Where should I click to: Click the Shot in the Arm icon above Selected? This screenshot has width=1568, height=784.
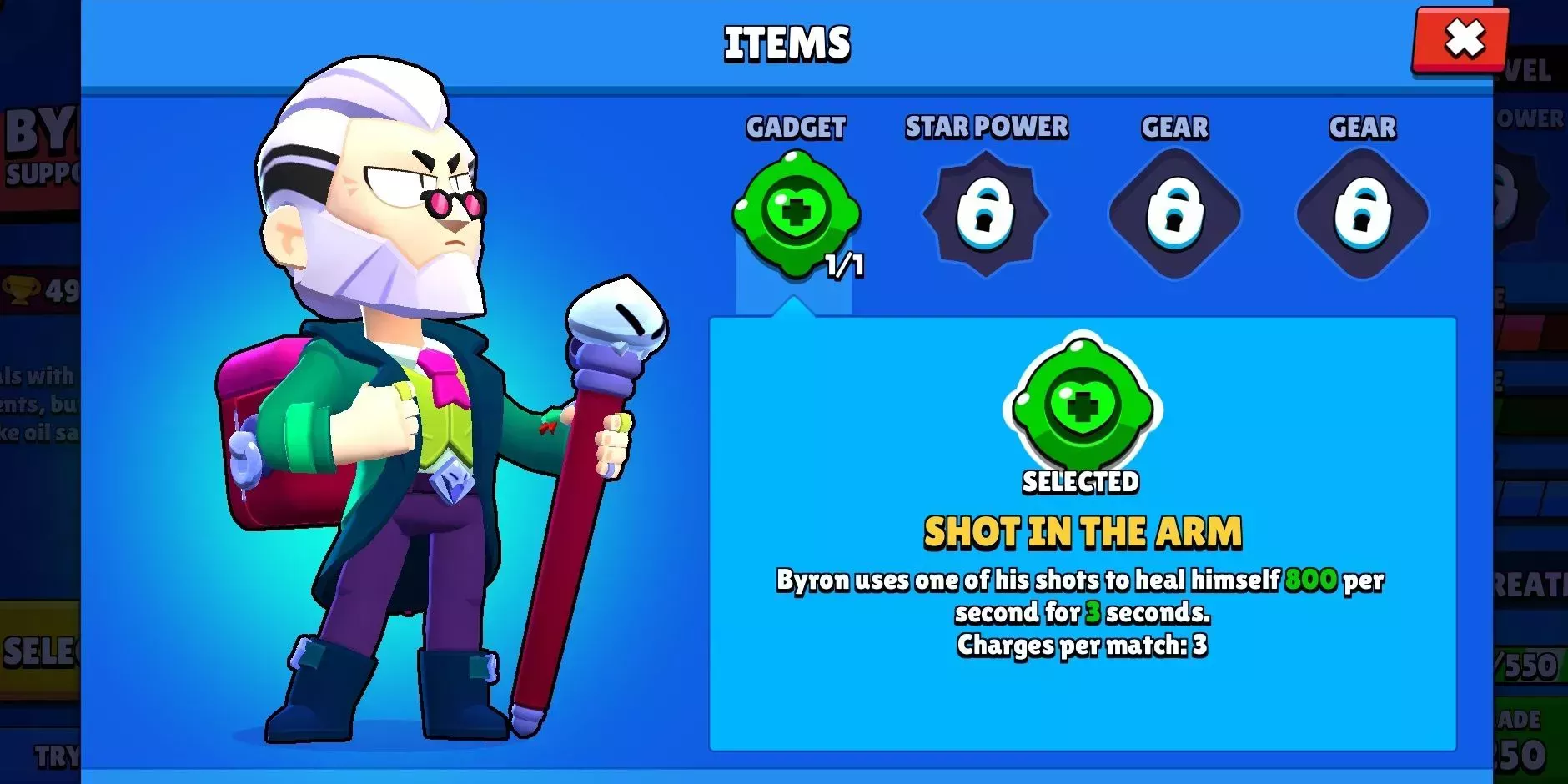pyautogui.click(x=1082, y=405)
